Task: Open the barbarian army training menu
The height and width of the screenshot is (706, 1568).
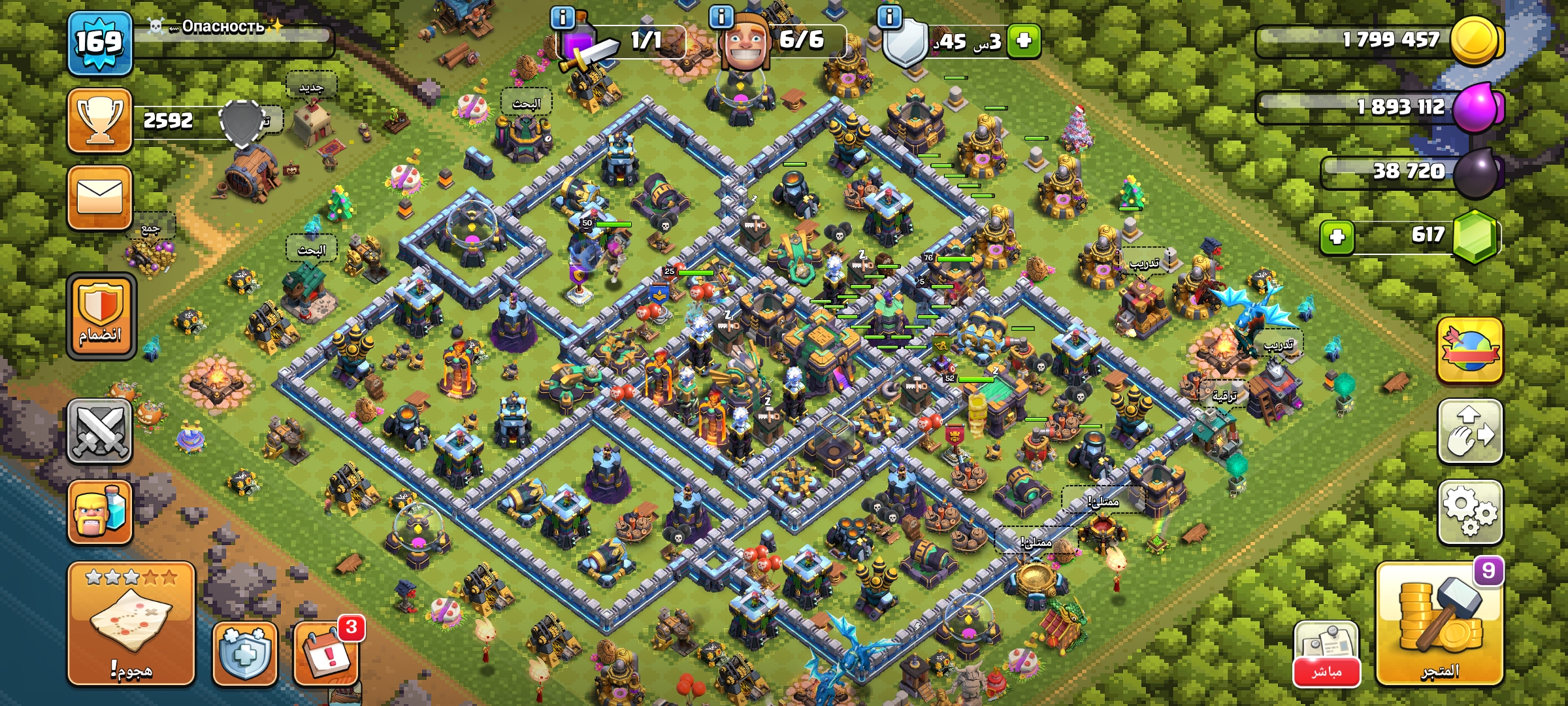Action: coord(100,512)
